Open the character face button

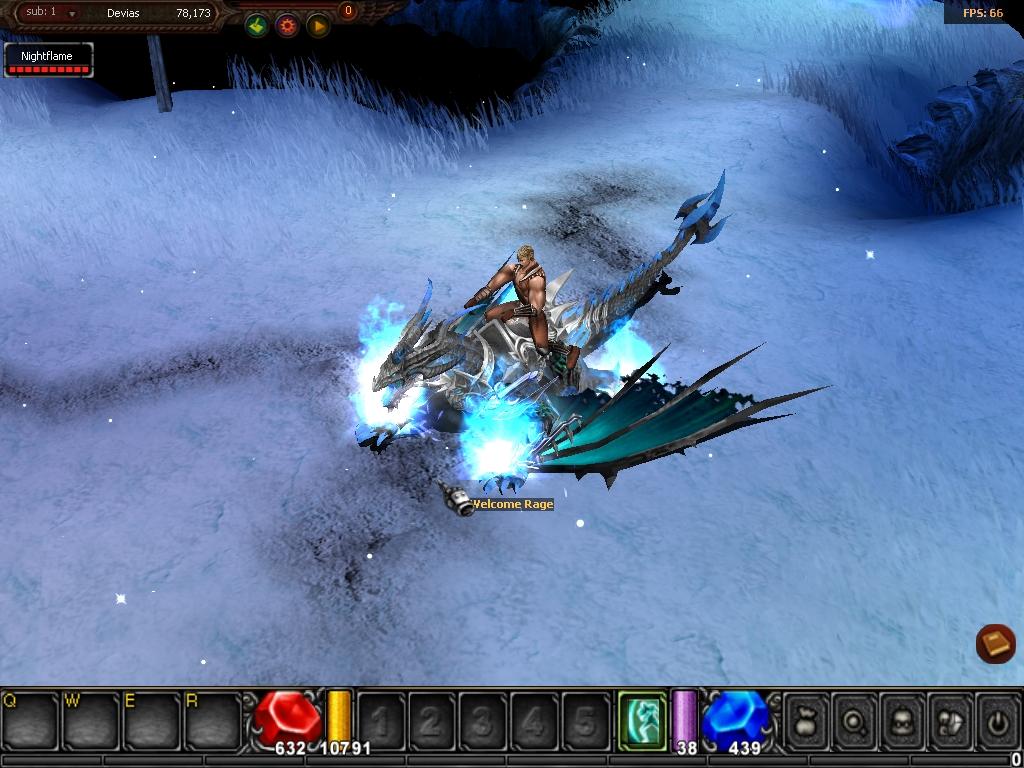click(902, 719)
